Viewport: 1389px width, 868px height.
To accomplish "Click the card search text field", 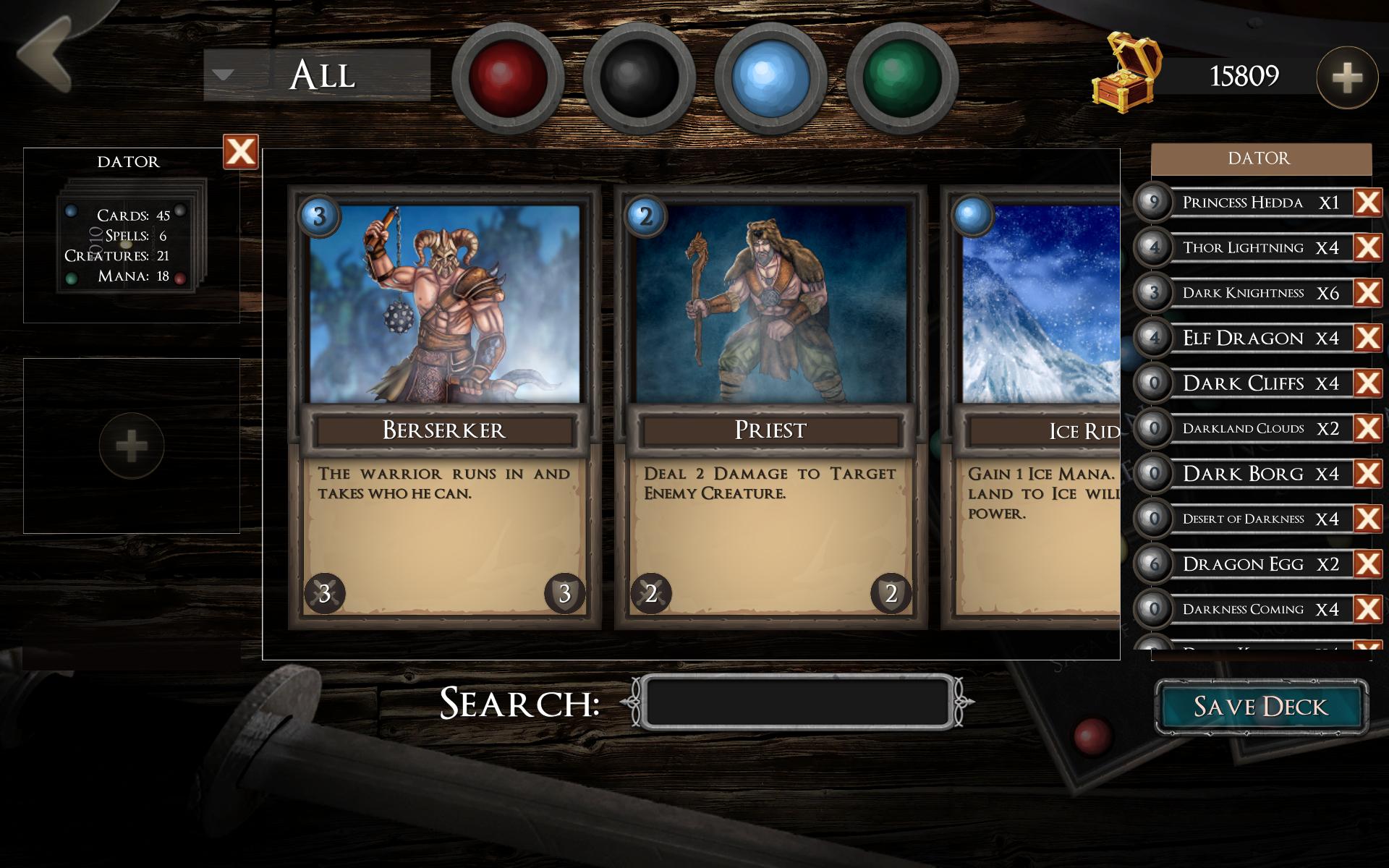I will 798,702.
